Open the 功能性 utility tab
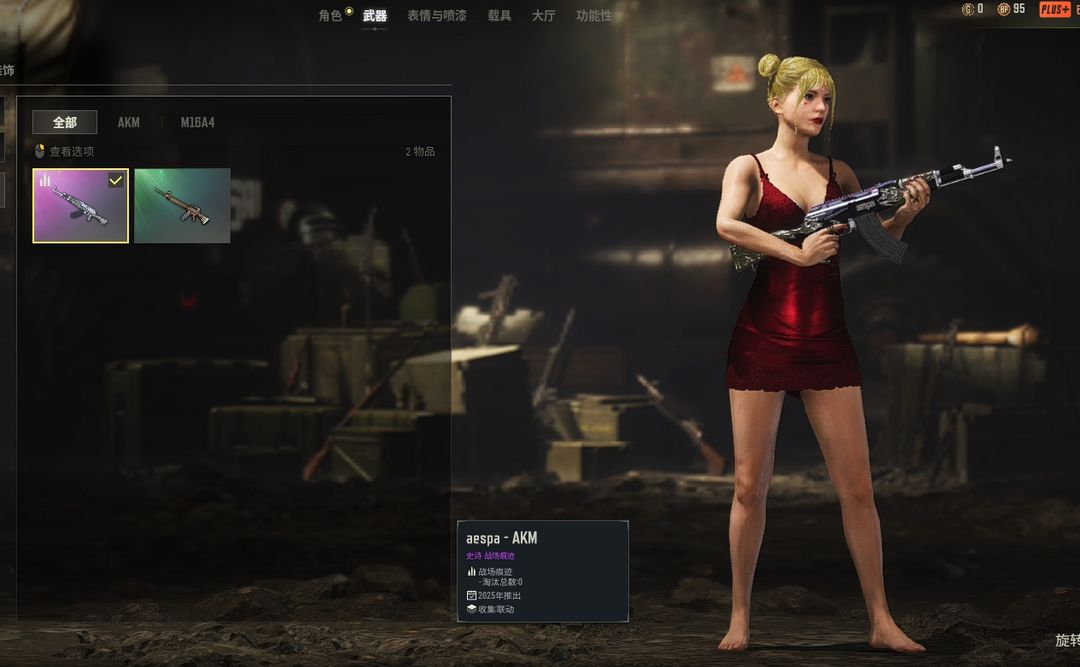1080x667 pixels. click(x=594, y=15)
